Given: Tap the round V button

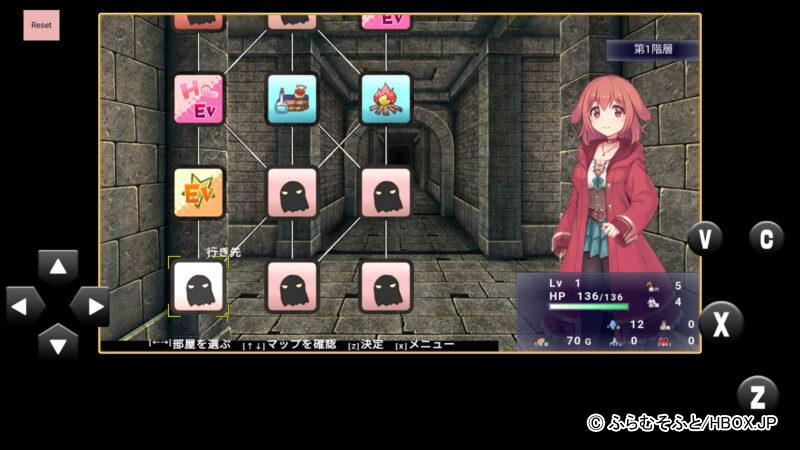Looking at the screenshot, I should [705, 238].
